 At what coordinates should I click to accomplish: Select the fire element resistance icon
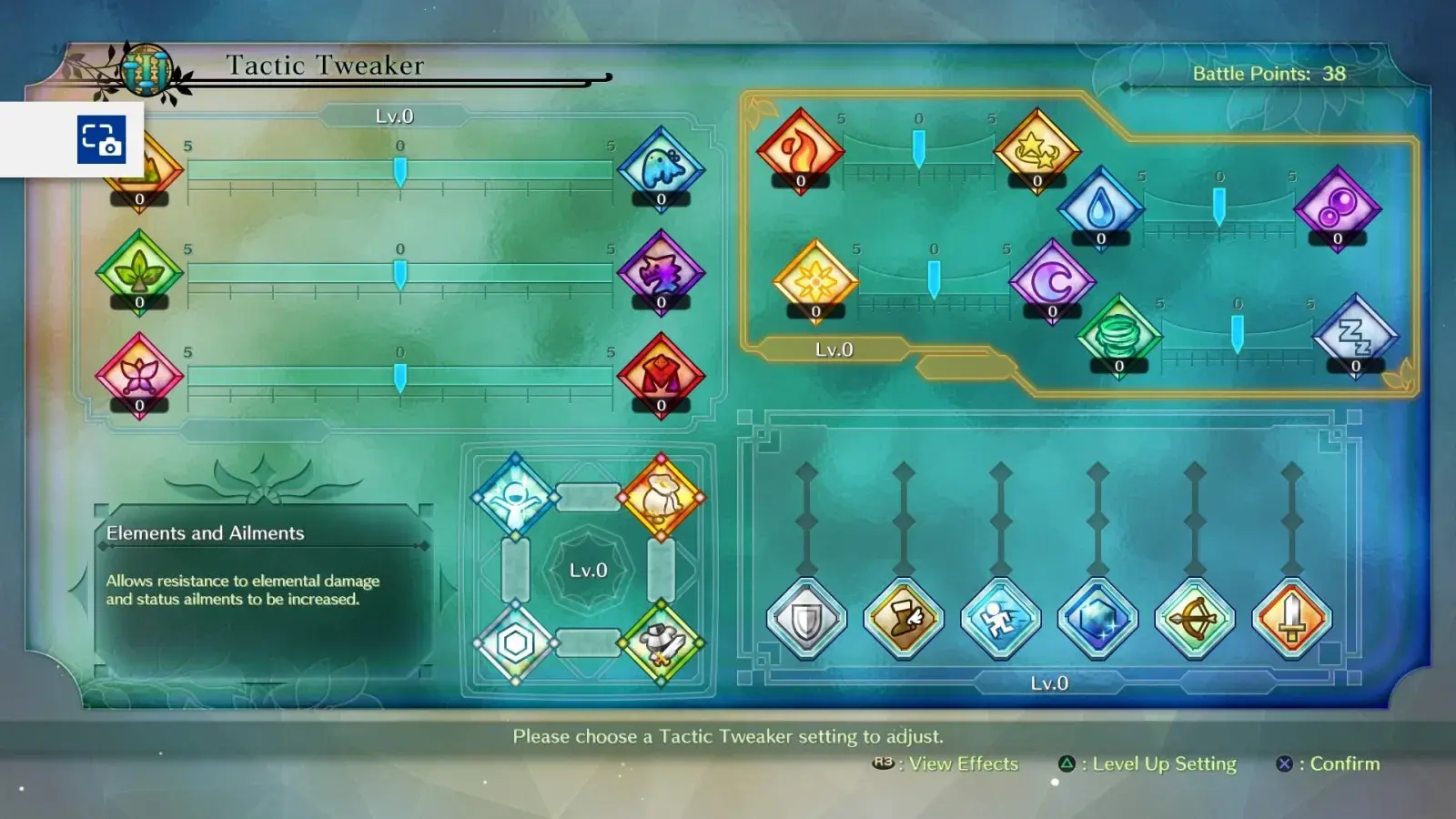[x=800, y=150]
